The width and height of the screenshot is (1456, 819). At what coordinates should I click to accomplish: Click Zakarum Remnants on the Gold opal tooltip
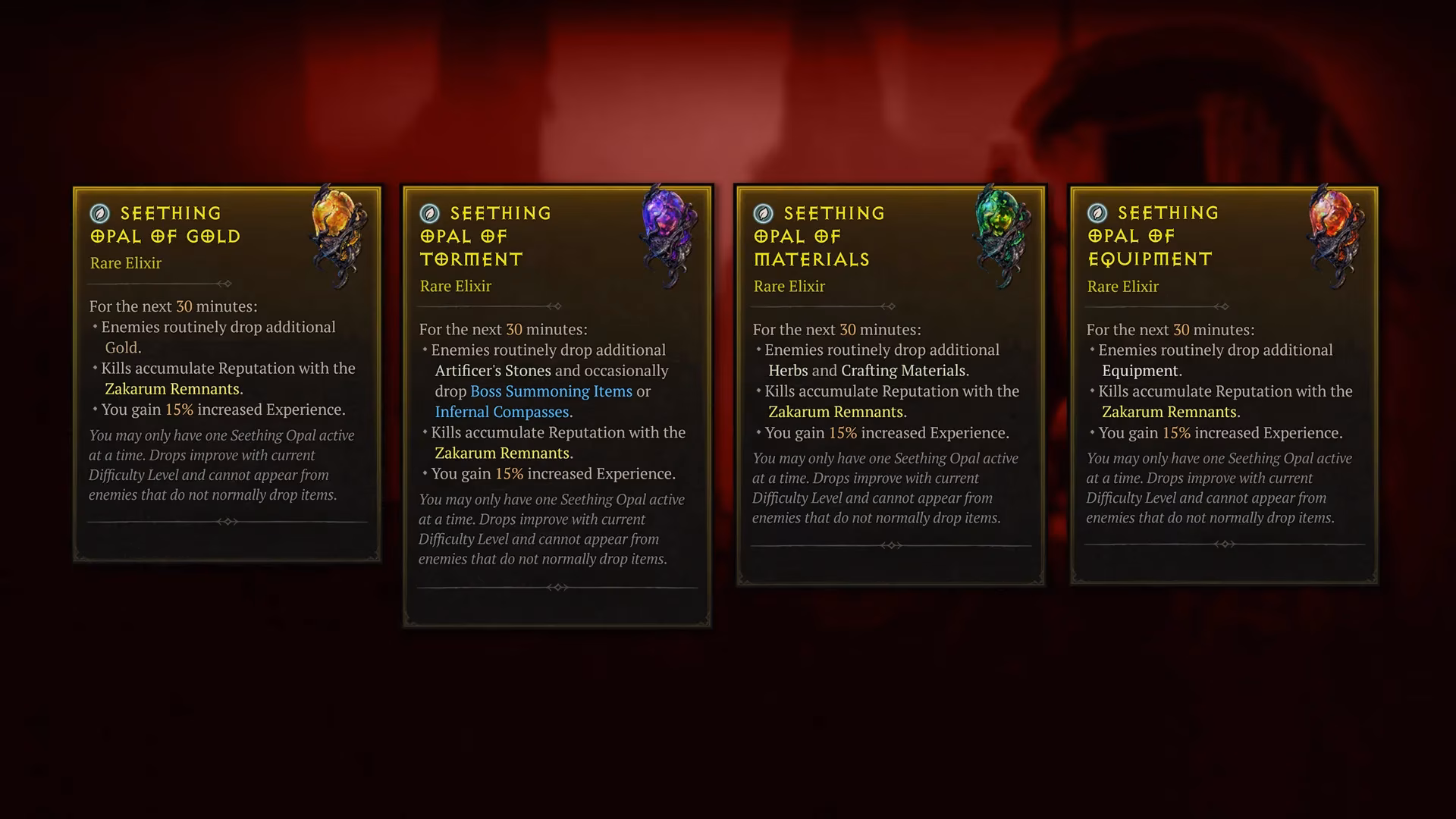[x=171, y=389]
